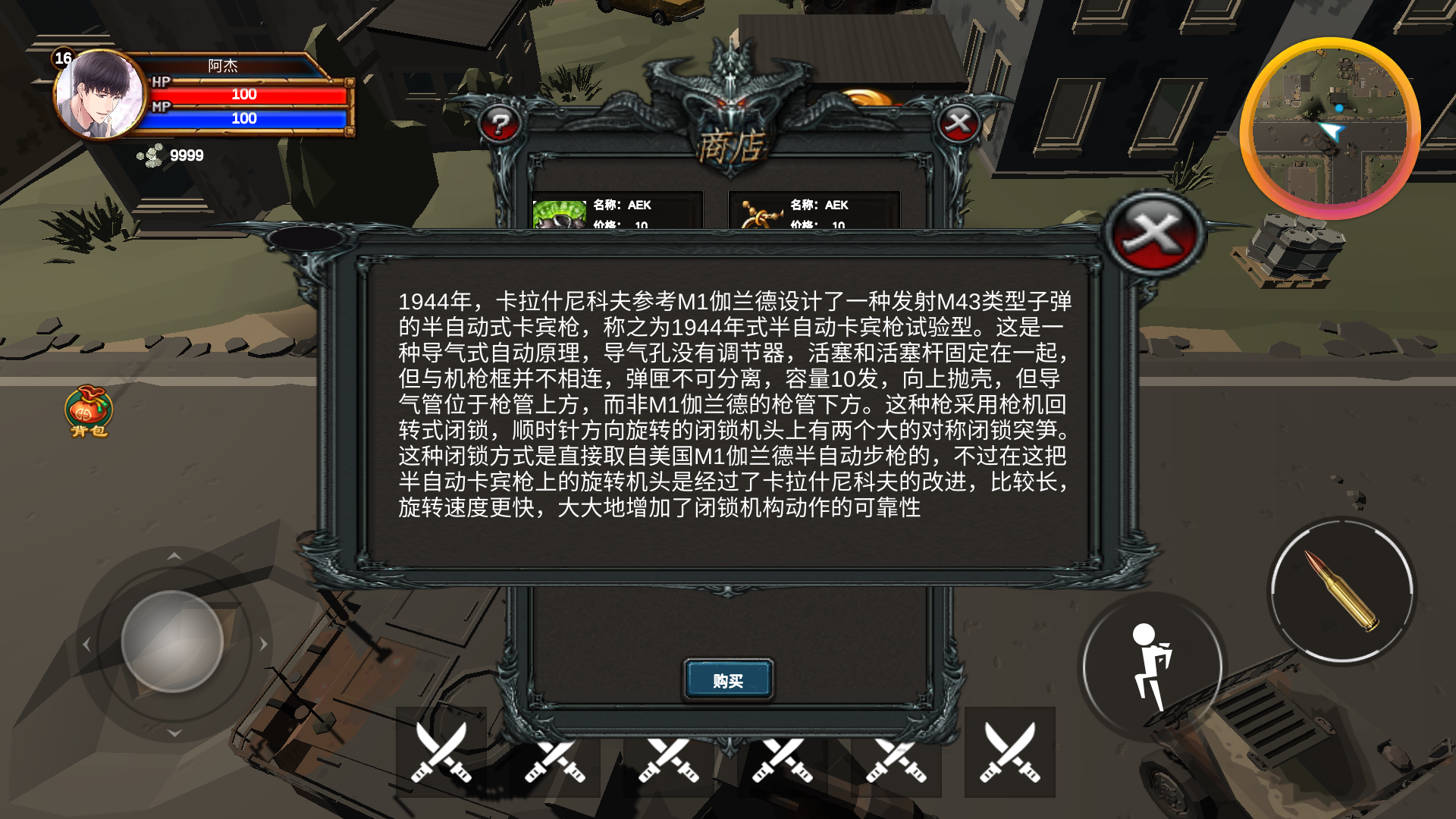1456x819 pixels.
Task: Click the gem icon next to the 9999 counter
Action: click(150, 156)
